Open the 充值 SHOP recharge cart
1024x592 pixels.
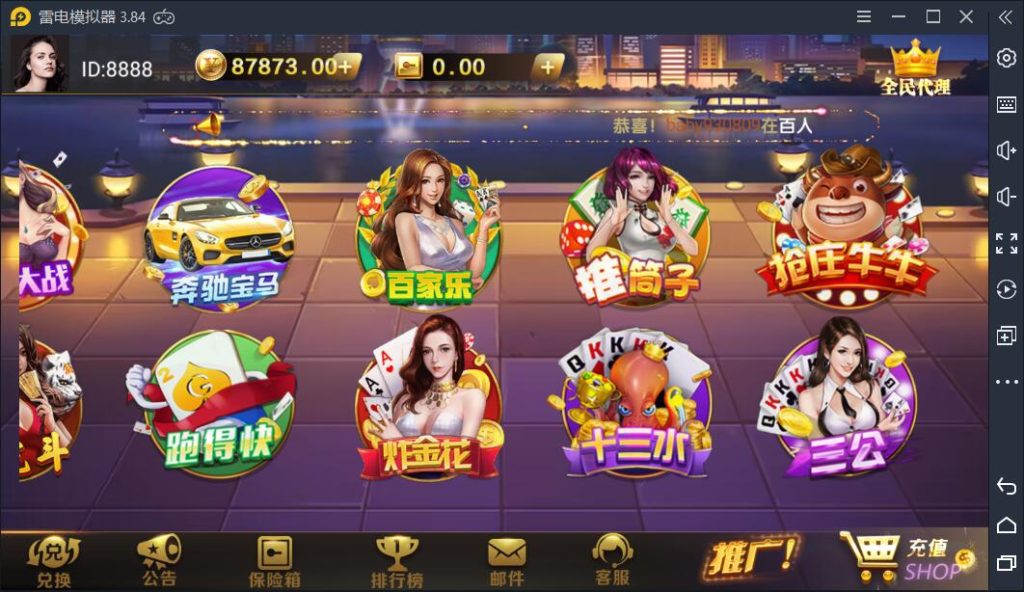(906, 557)
